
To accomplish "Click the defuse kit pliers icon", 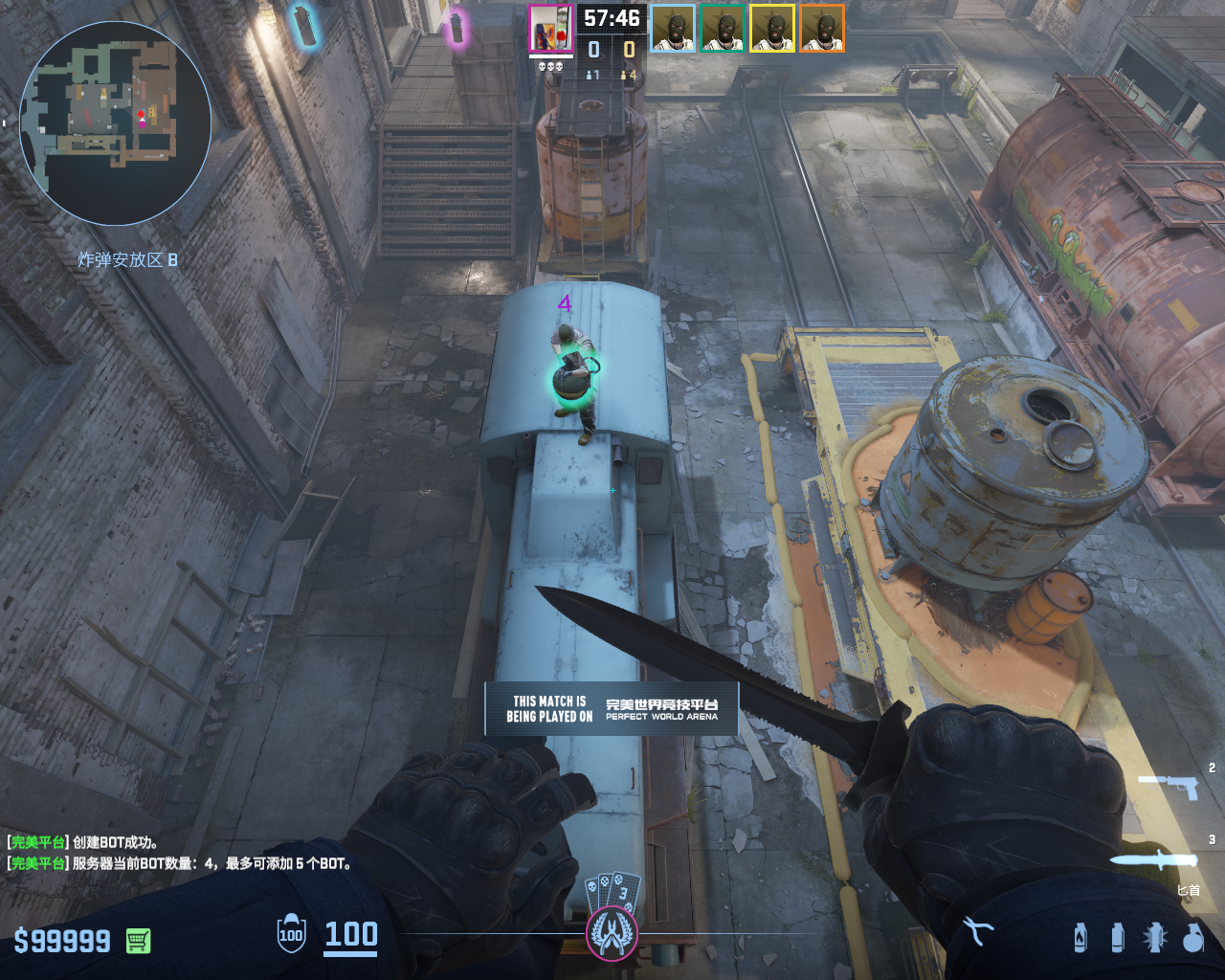I will tap(978, 930).
